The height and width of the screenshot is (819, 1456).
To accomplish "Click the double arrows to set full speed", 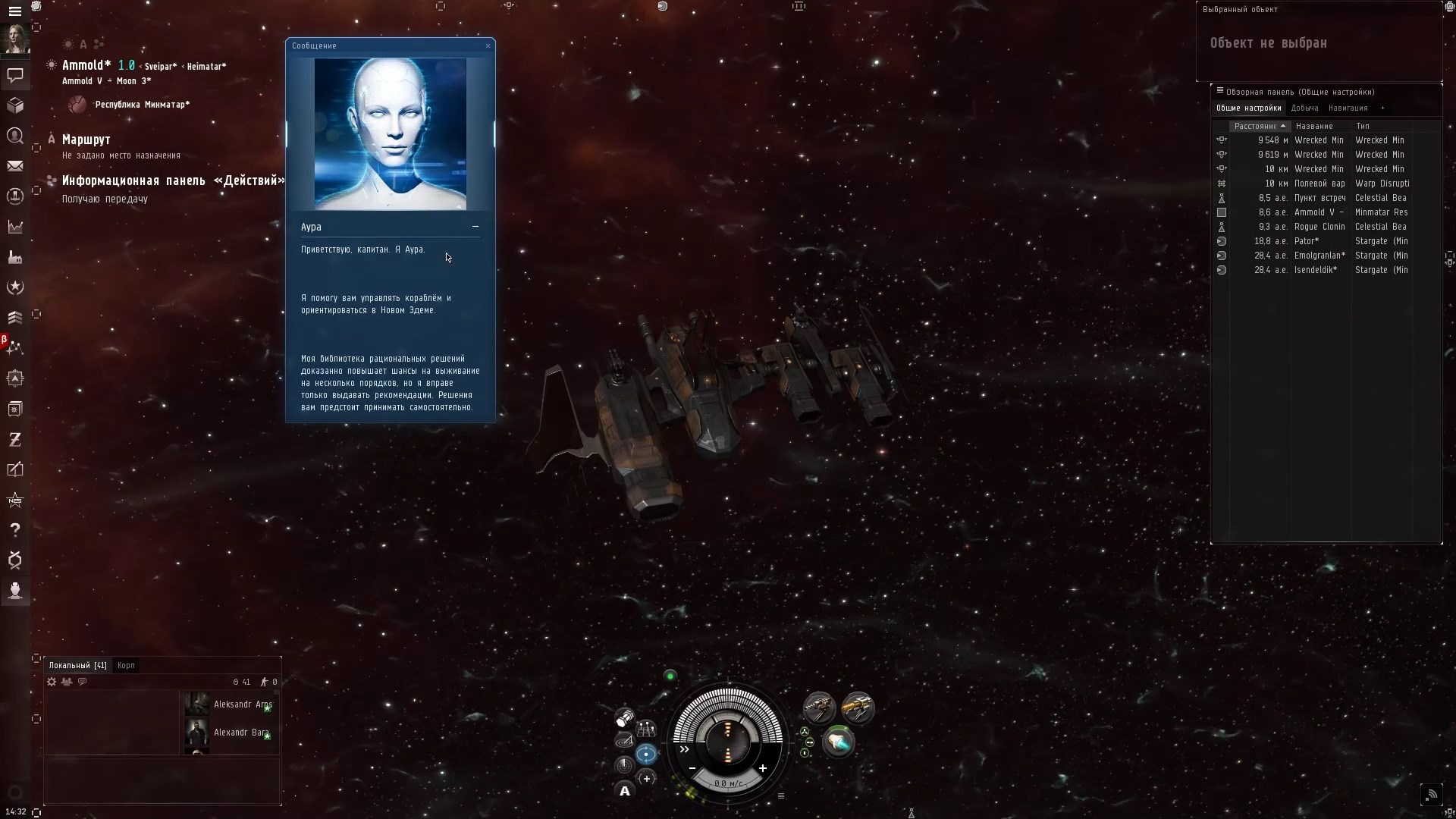I will pyautogui.click(x=684, y=750).
